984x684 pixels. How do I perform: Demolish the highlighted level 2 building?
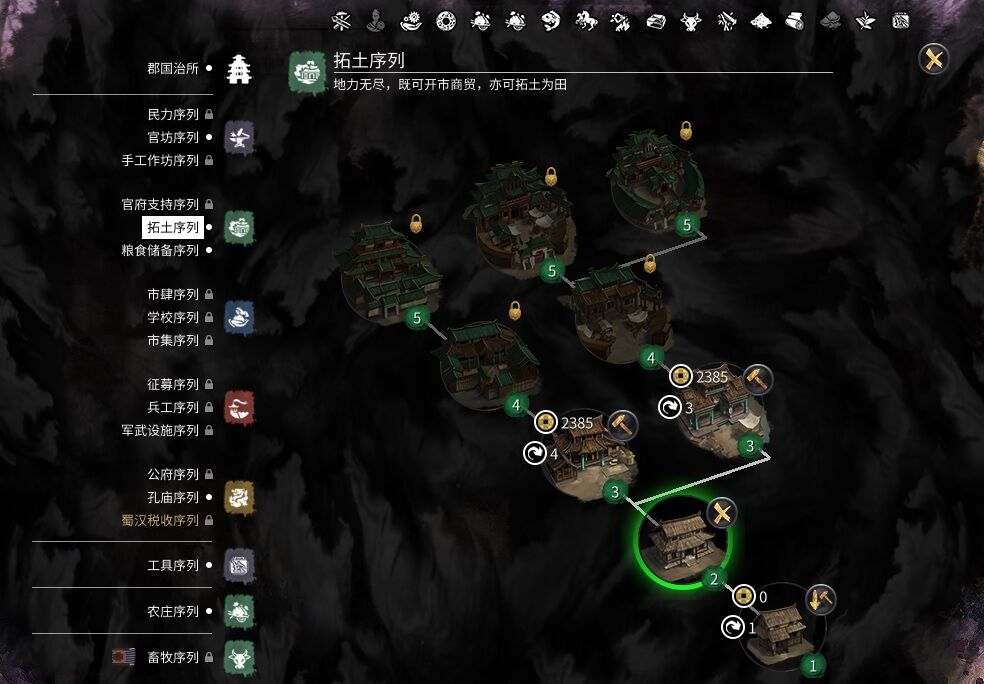pyautogui.click(x=722, y=514)
